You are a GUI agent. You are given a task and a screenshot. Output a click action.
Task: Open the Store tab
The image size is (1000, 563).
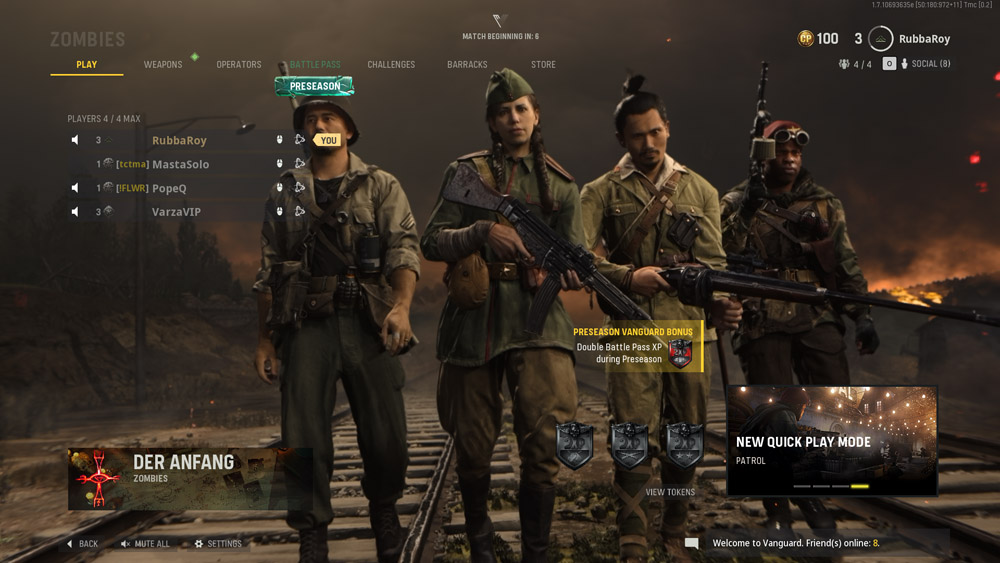(x=543, y=65)
